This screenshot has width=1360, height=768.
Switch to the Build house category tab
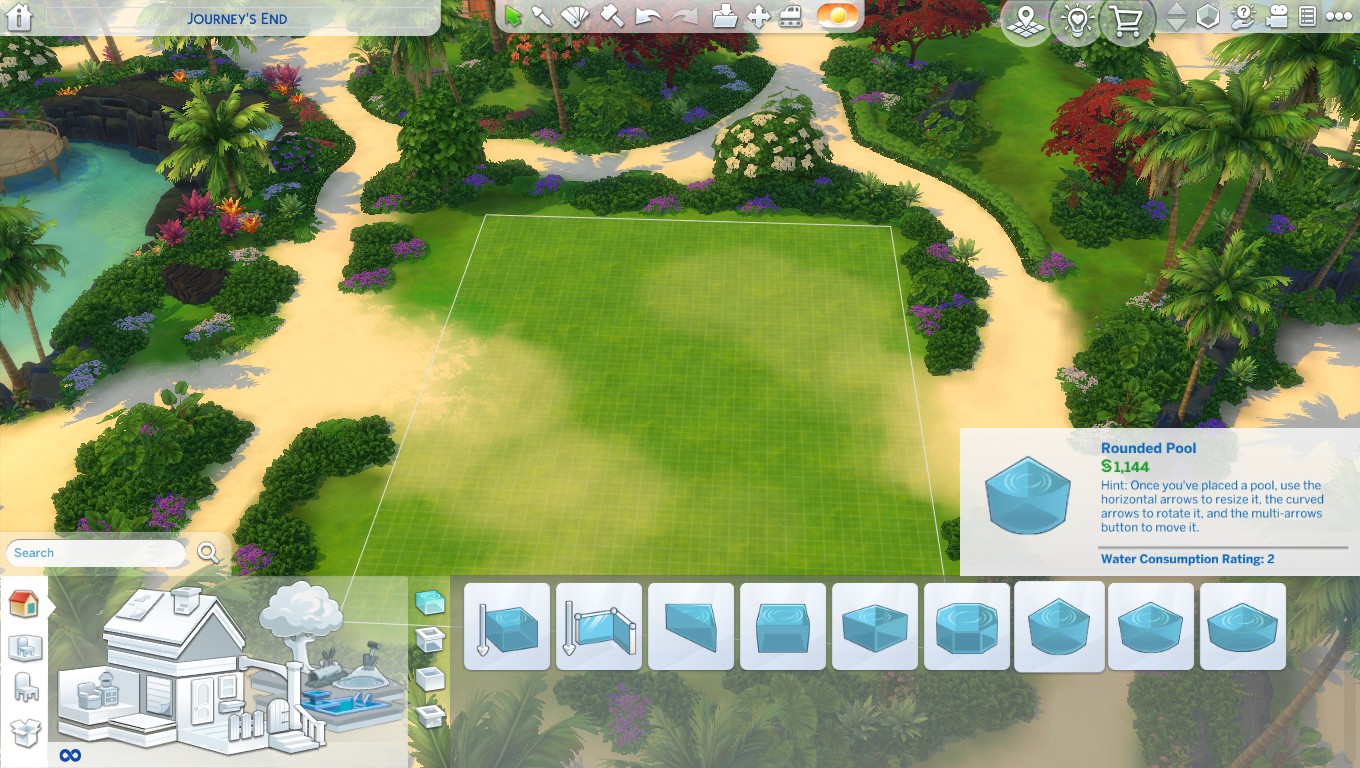point(23,603)
